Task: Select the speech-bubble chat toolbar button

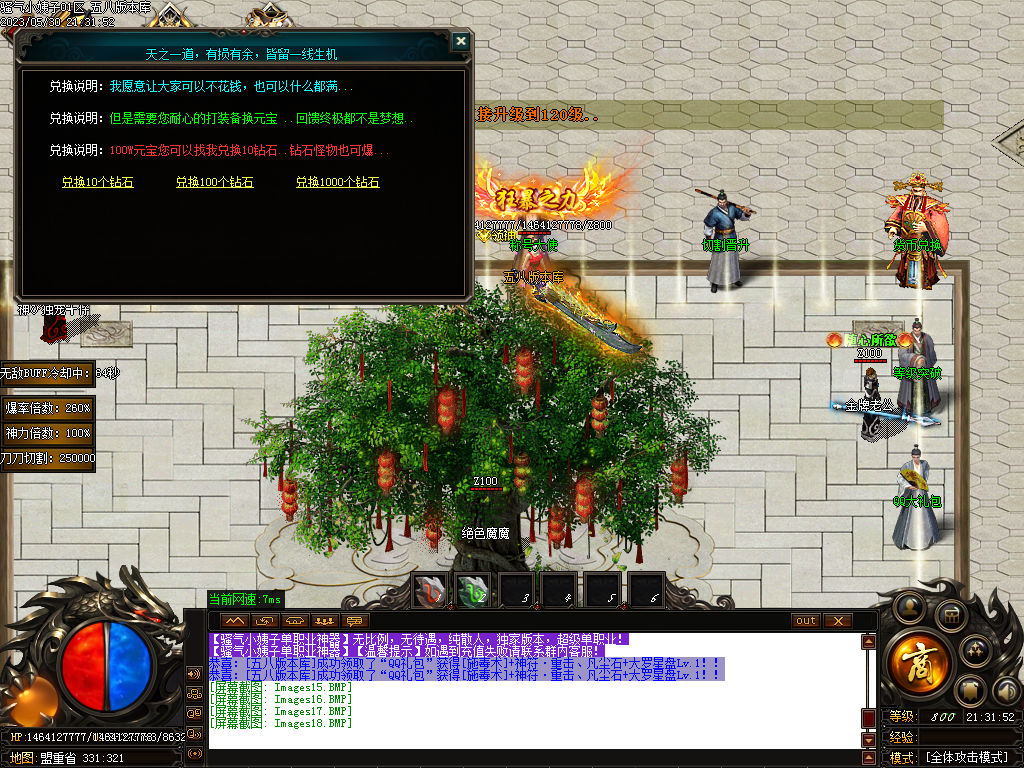Action: tap(353, 621)
